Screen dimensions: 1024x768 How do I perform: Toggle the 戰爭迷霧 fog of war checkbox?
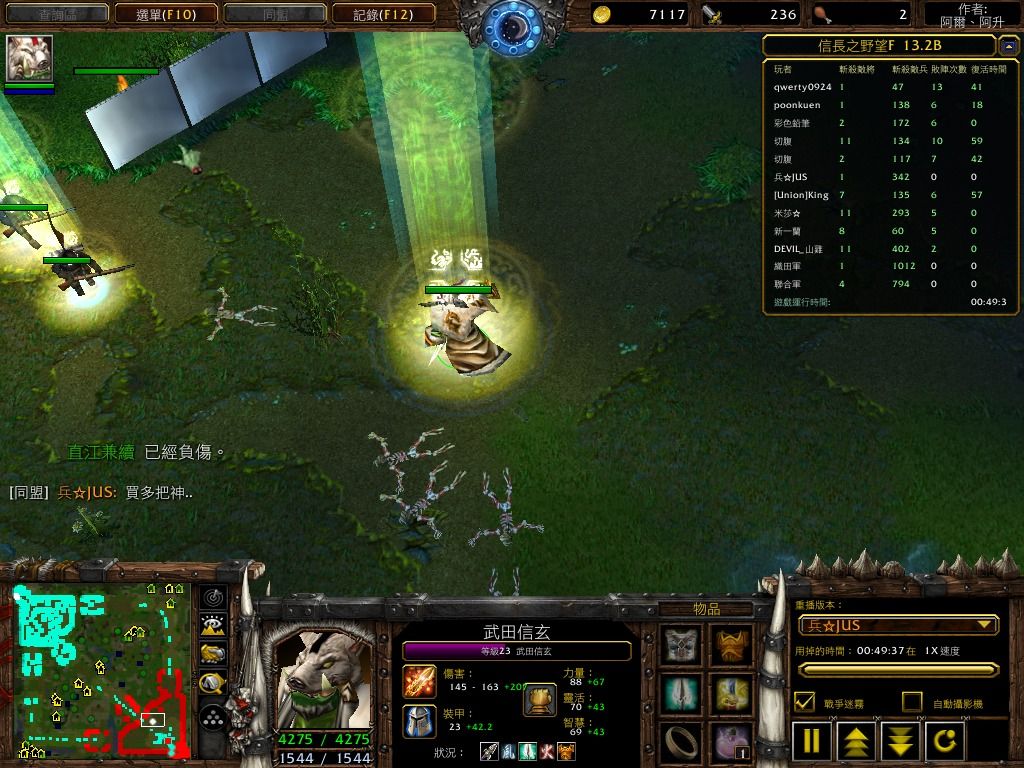tap(804, 702)
